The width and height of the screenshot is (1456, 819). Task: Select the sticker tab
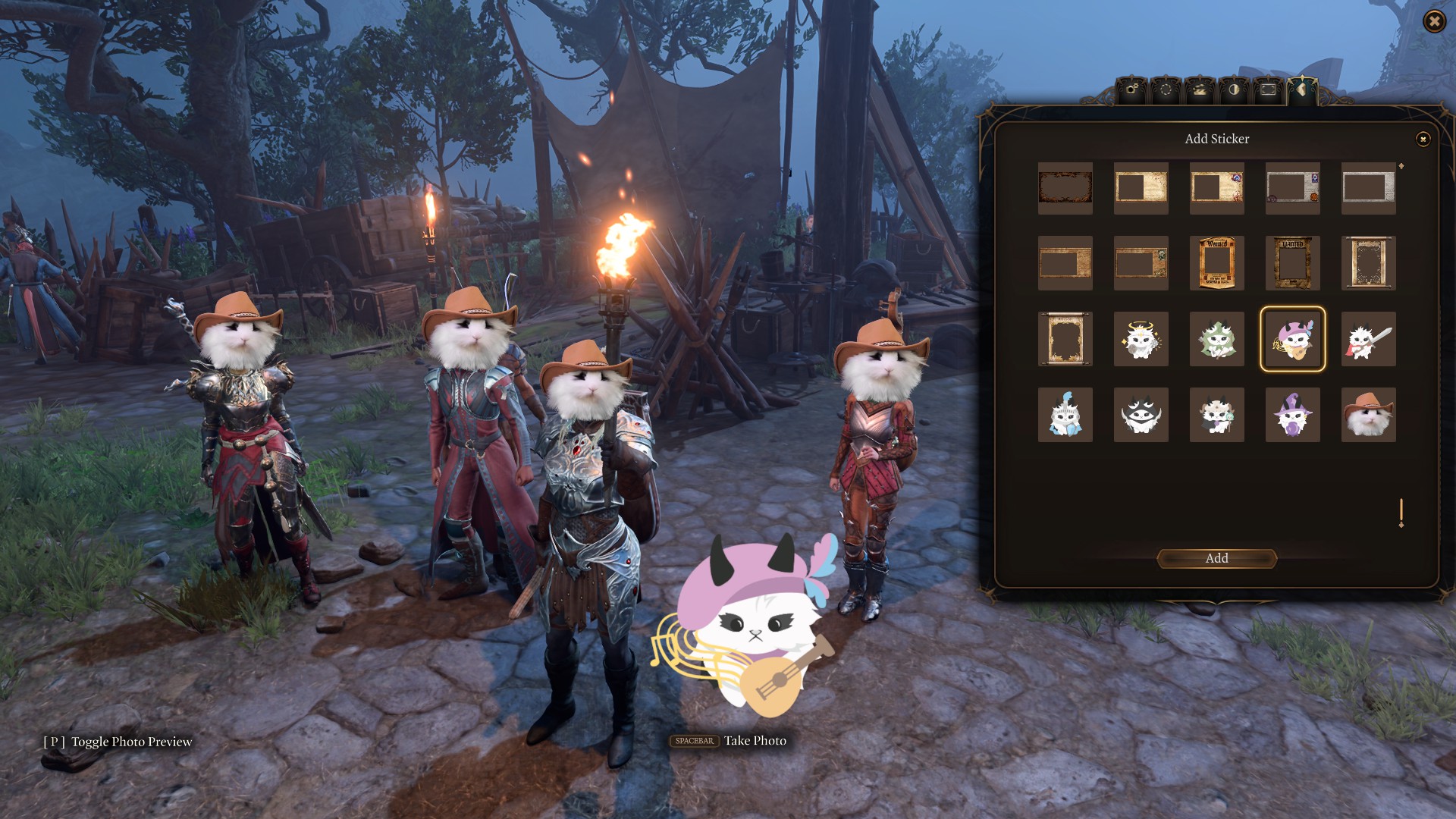(1302, 90)
